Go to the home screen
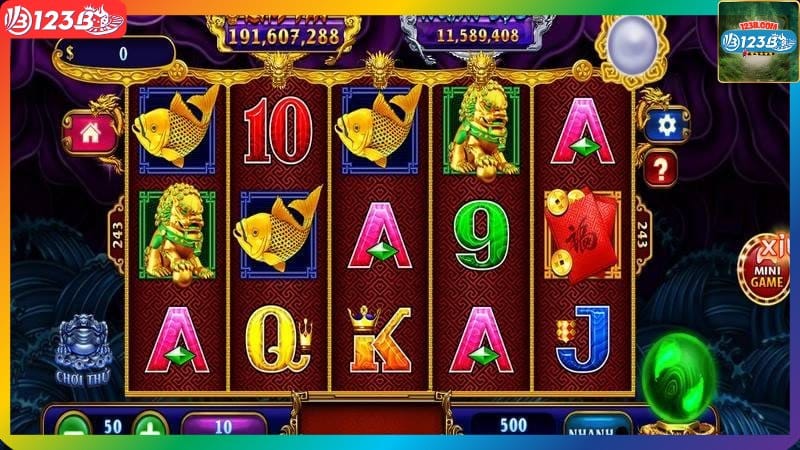Screen dimensions: 800x450 click(x=90, y=130)
